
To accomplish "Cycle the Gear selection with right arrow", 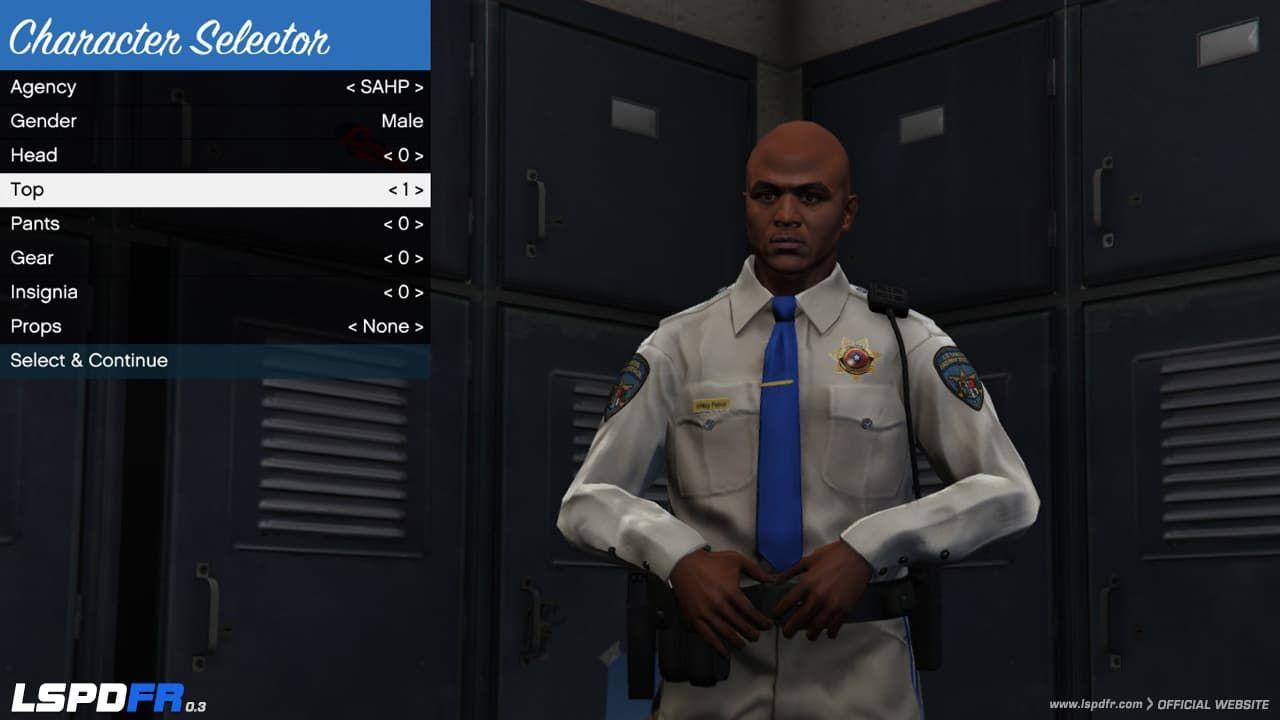I will 418,257.
